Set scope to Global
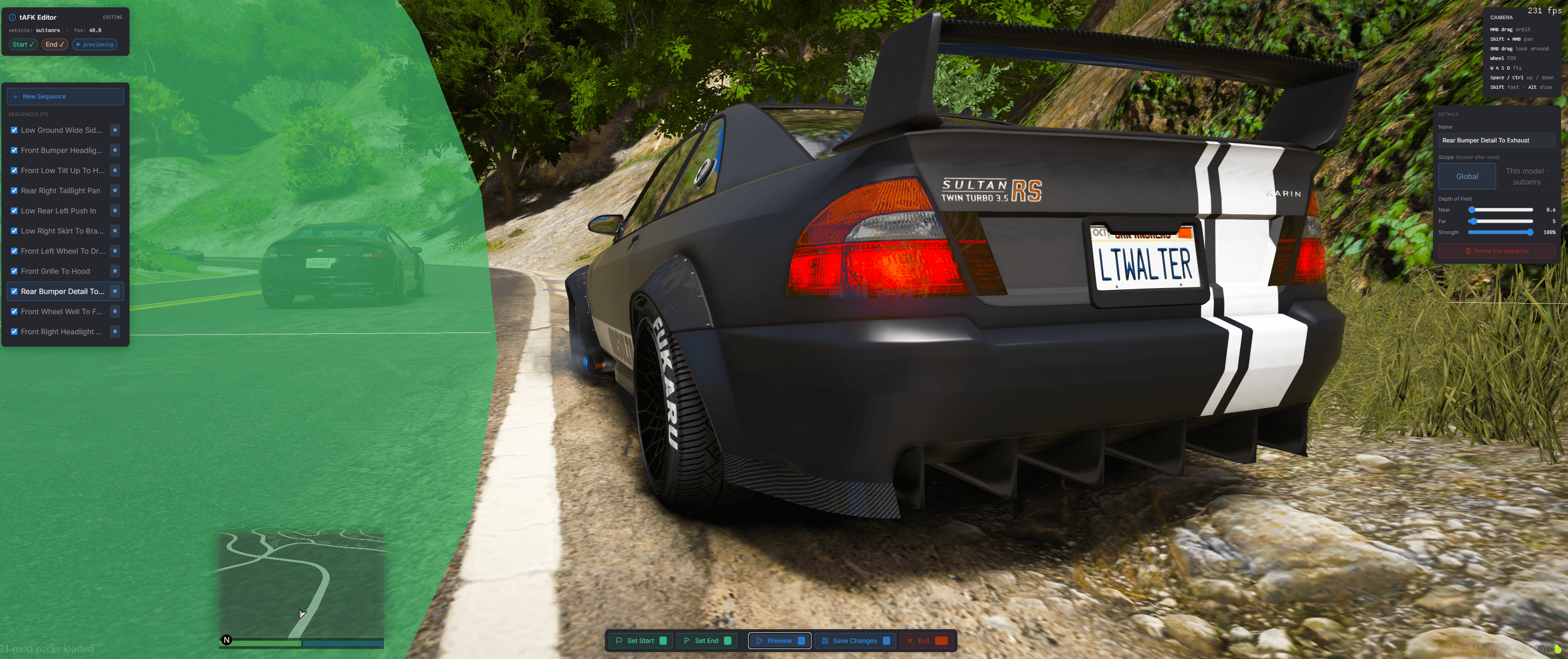Image resolution: width=1568 pixels, height=659 pixels. [x=1466, y=177]
